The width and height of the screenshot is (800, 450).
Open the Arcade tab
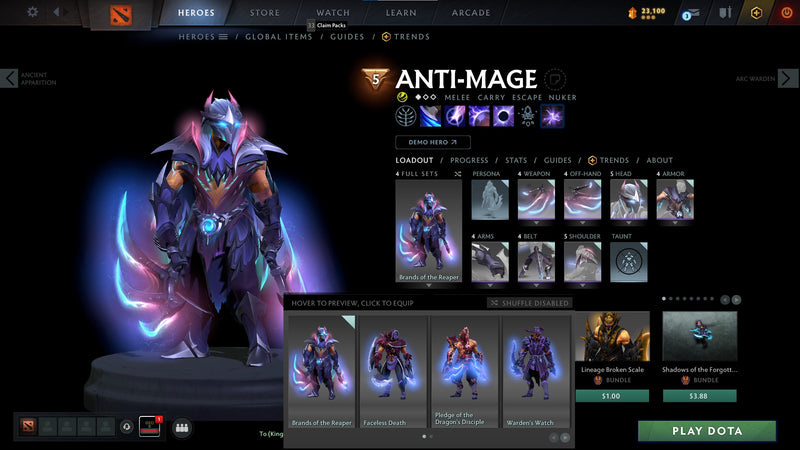471,13
